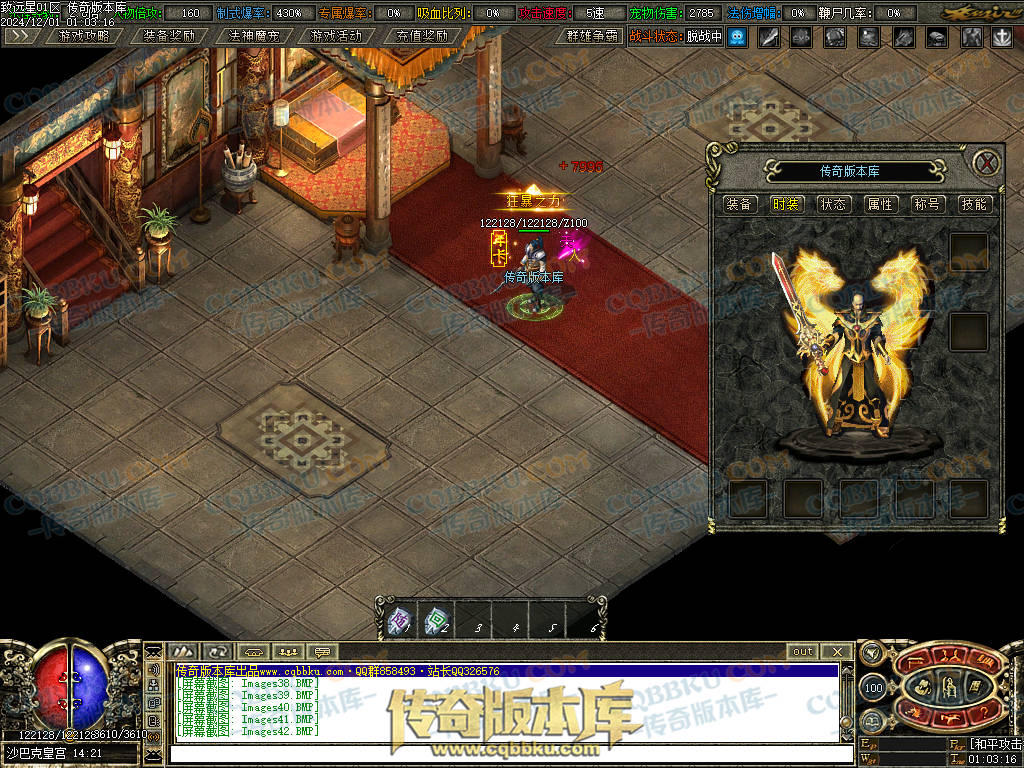This screenshot has height=768, width=1024.
Task: Click the blue ghost face icon
Action: point(737,37)
